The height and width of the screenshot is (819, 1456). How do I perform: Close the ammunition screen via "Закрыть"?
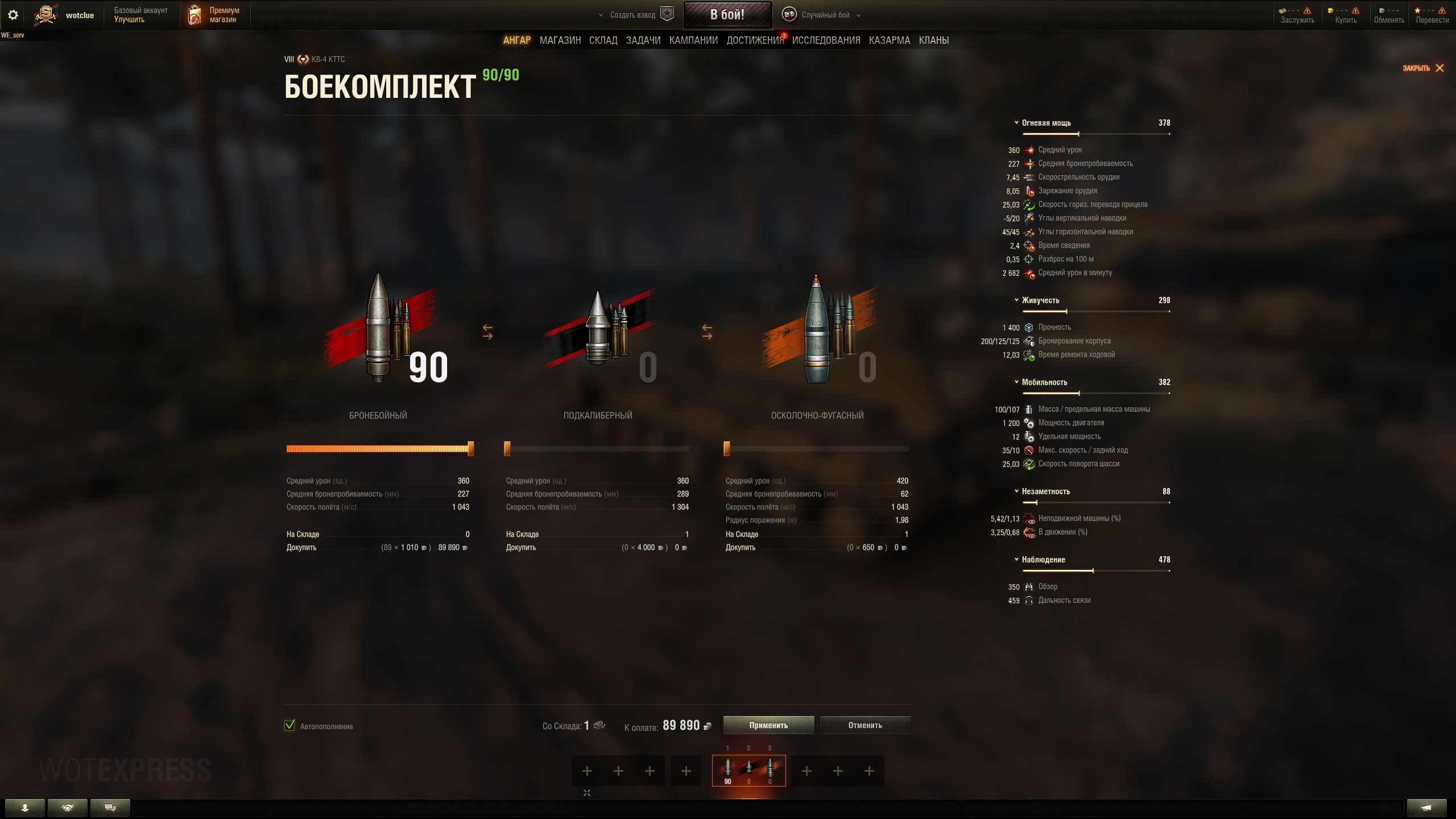(x=1422, y=68)
